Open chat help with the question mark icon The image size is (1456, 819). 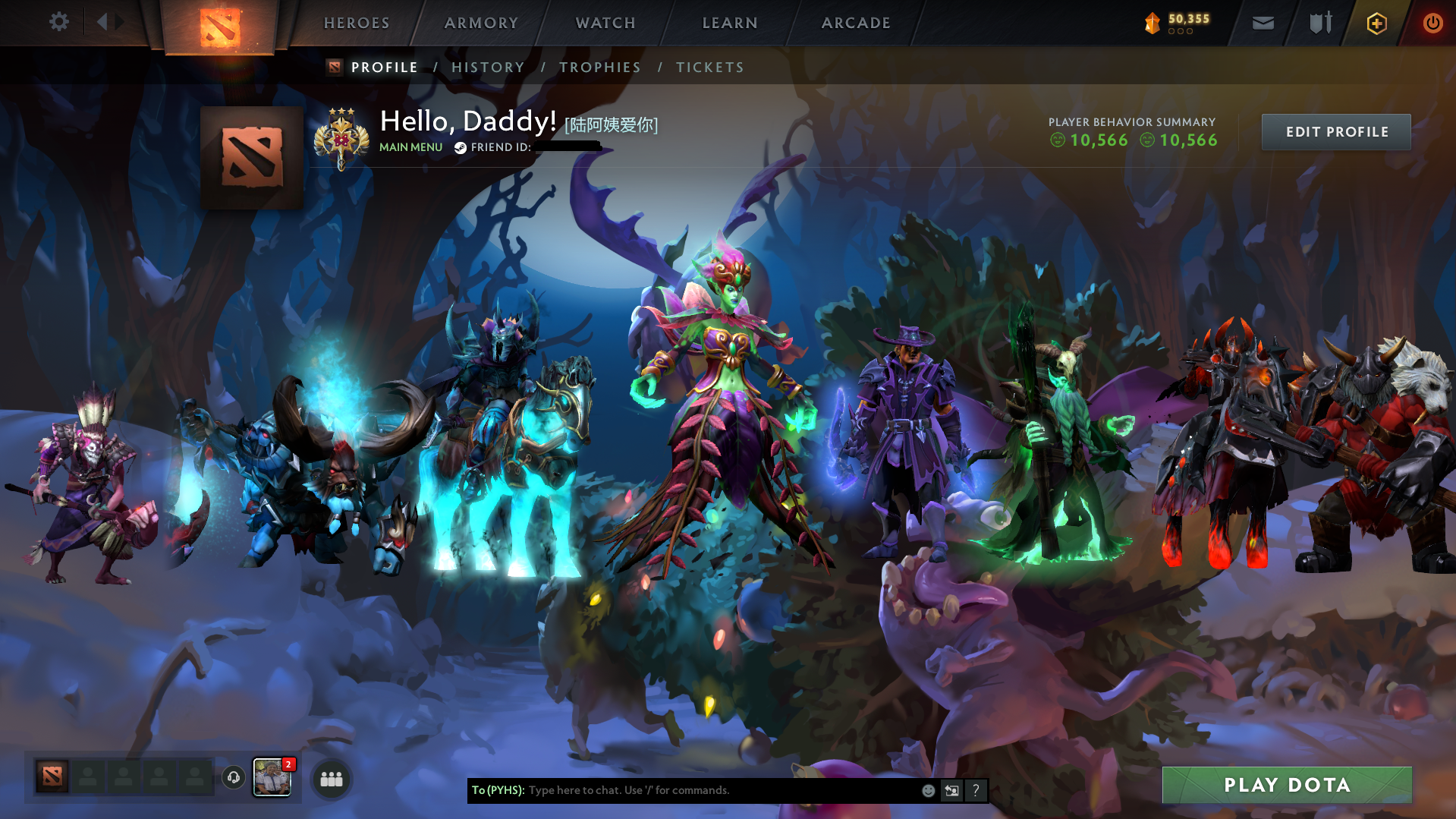976,790
